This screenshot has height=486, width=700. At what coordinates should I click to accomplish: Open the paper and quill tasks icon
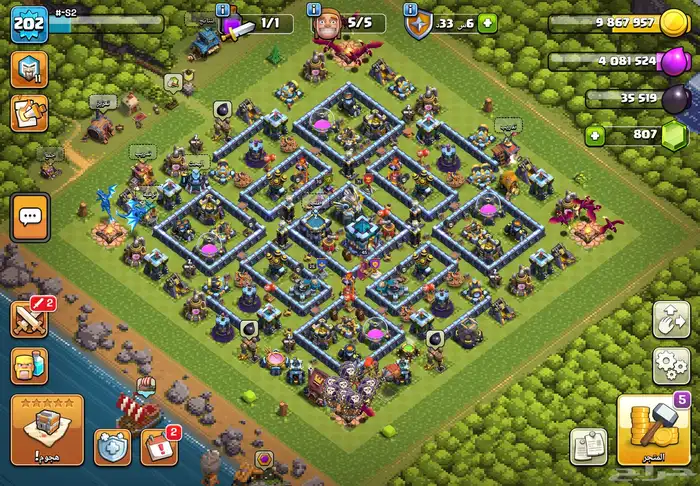click(x=28, y=112)
